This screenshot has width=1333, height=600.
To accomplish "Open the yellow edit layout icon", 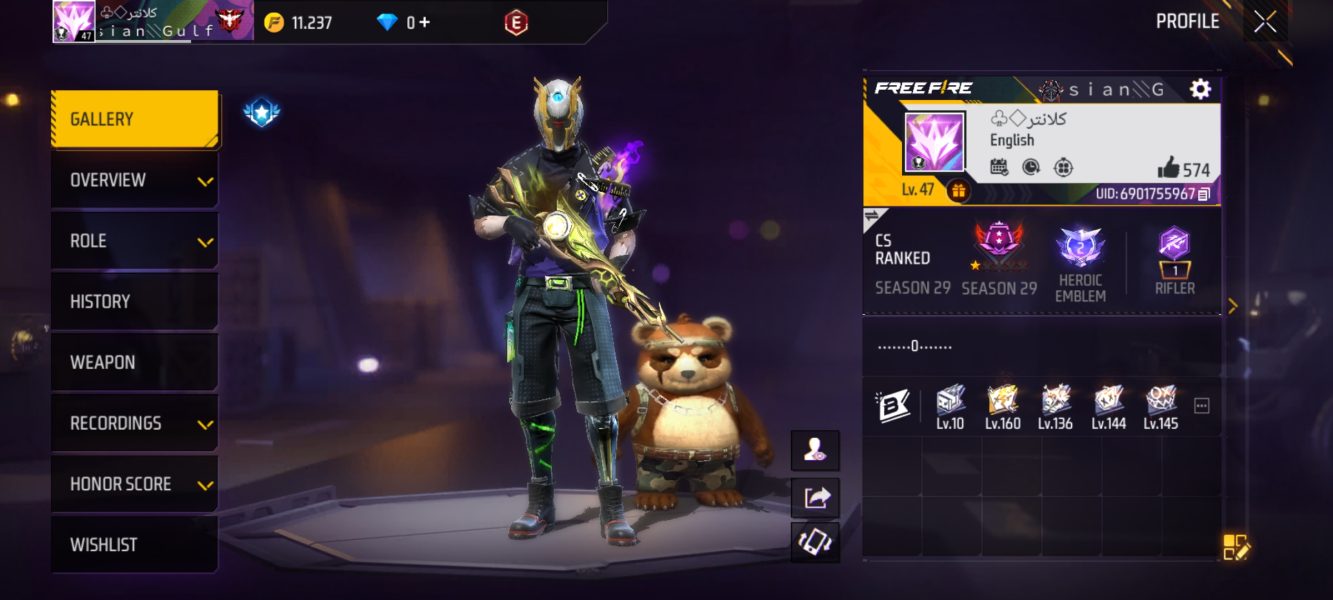I will click(1236, 547).
